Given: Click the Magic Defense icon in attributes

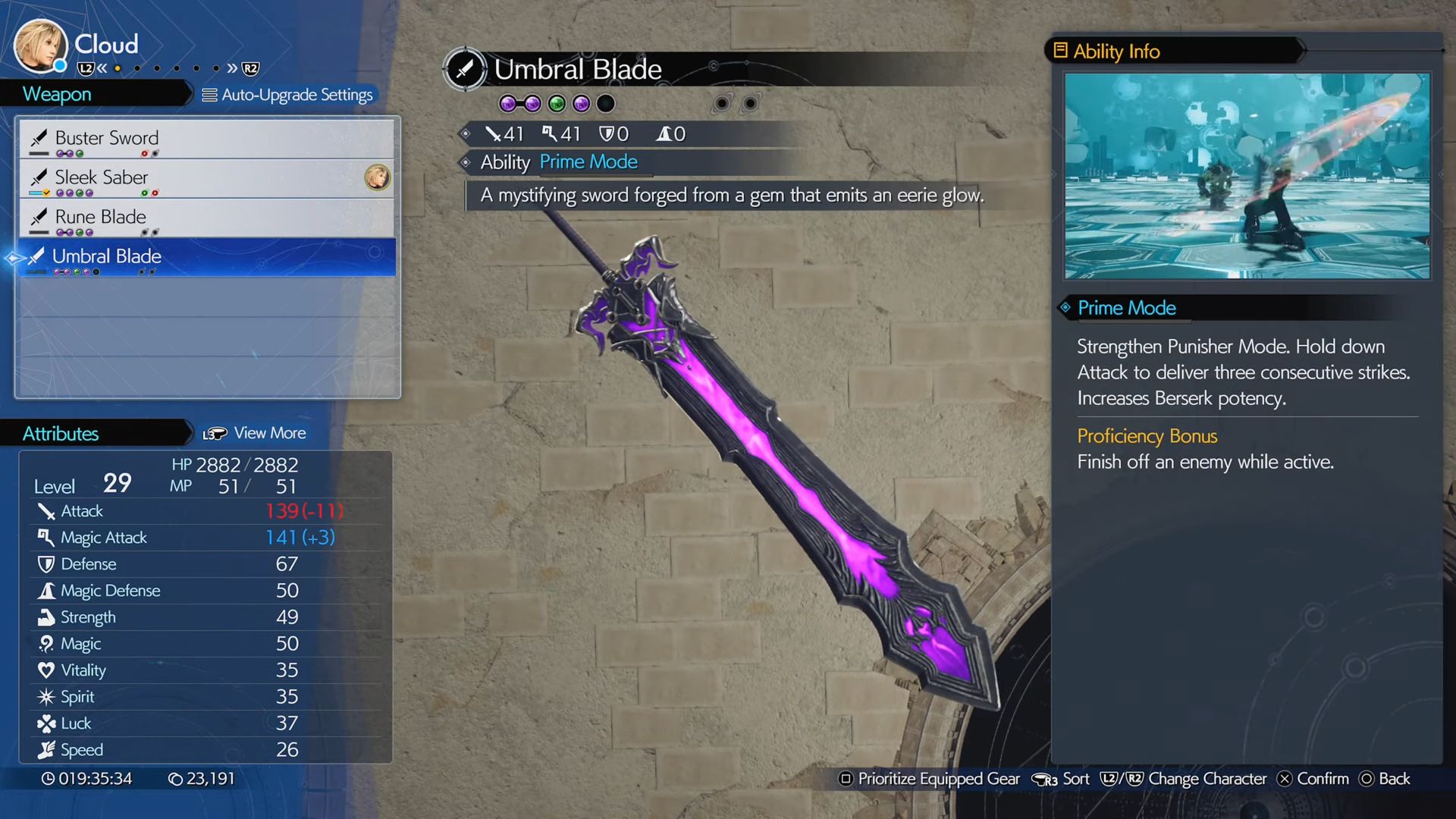Looking at the screenshot, I should point(45,591).
